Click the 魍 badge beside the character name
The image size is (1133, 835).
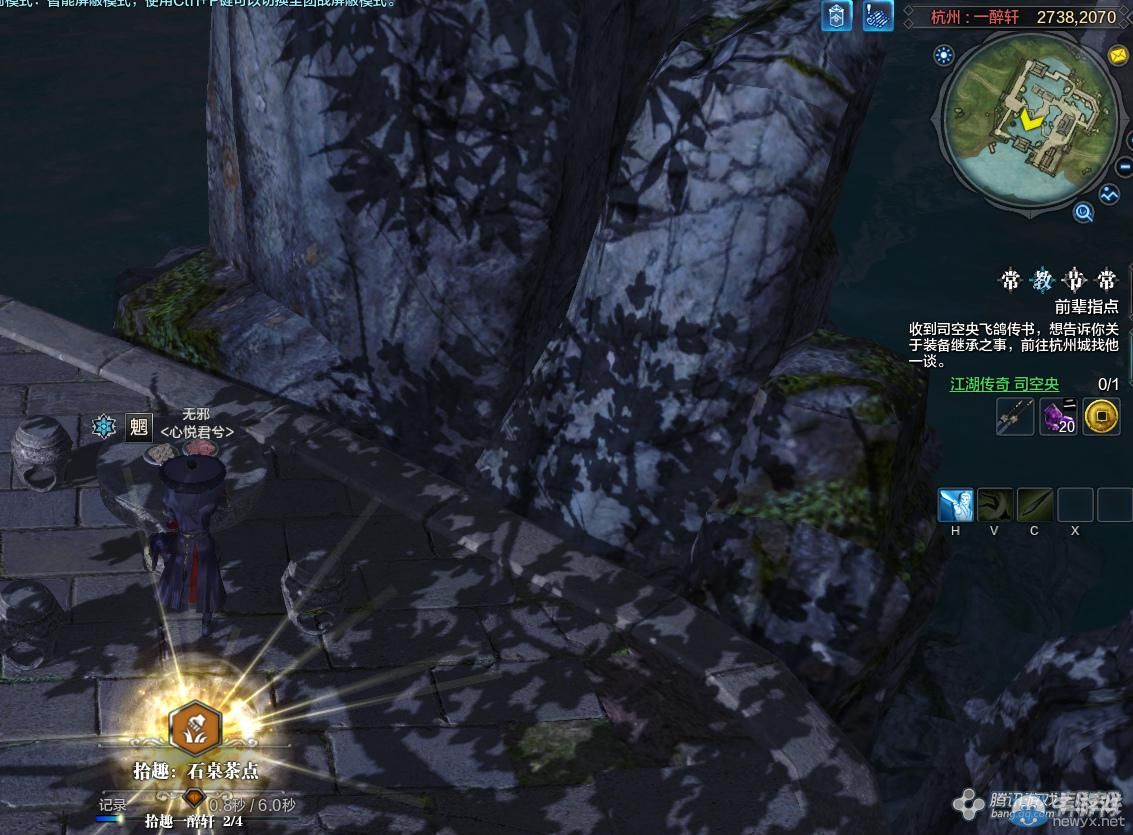[x=138, y=428]
